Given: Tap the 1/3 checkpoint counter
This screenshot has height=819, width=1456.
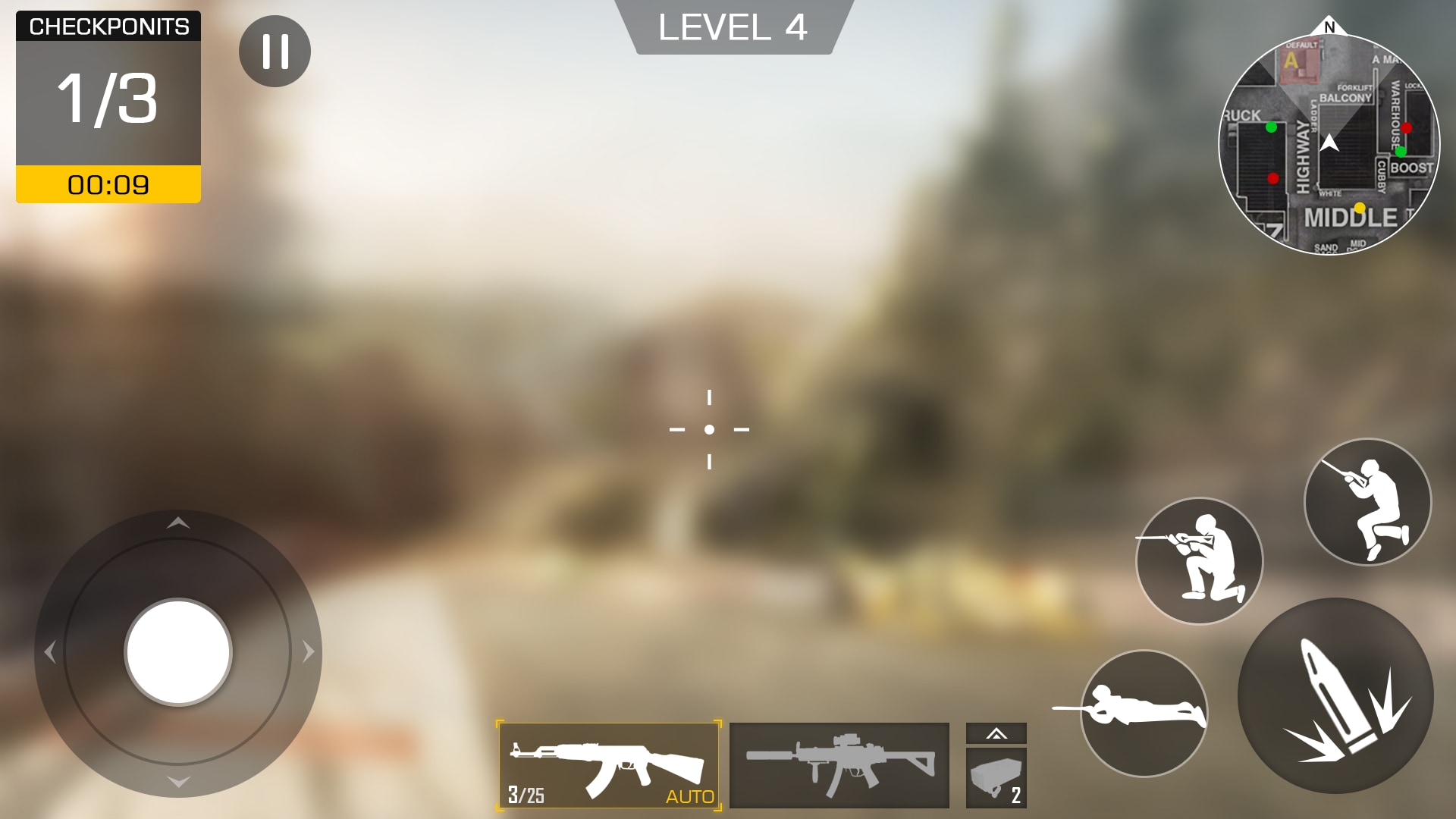Looking at the screenshot, I should tap(108, 96).
